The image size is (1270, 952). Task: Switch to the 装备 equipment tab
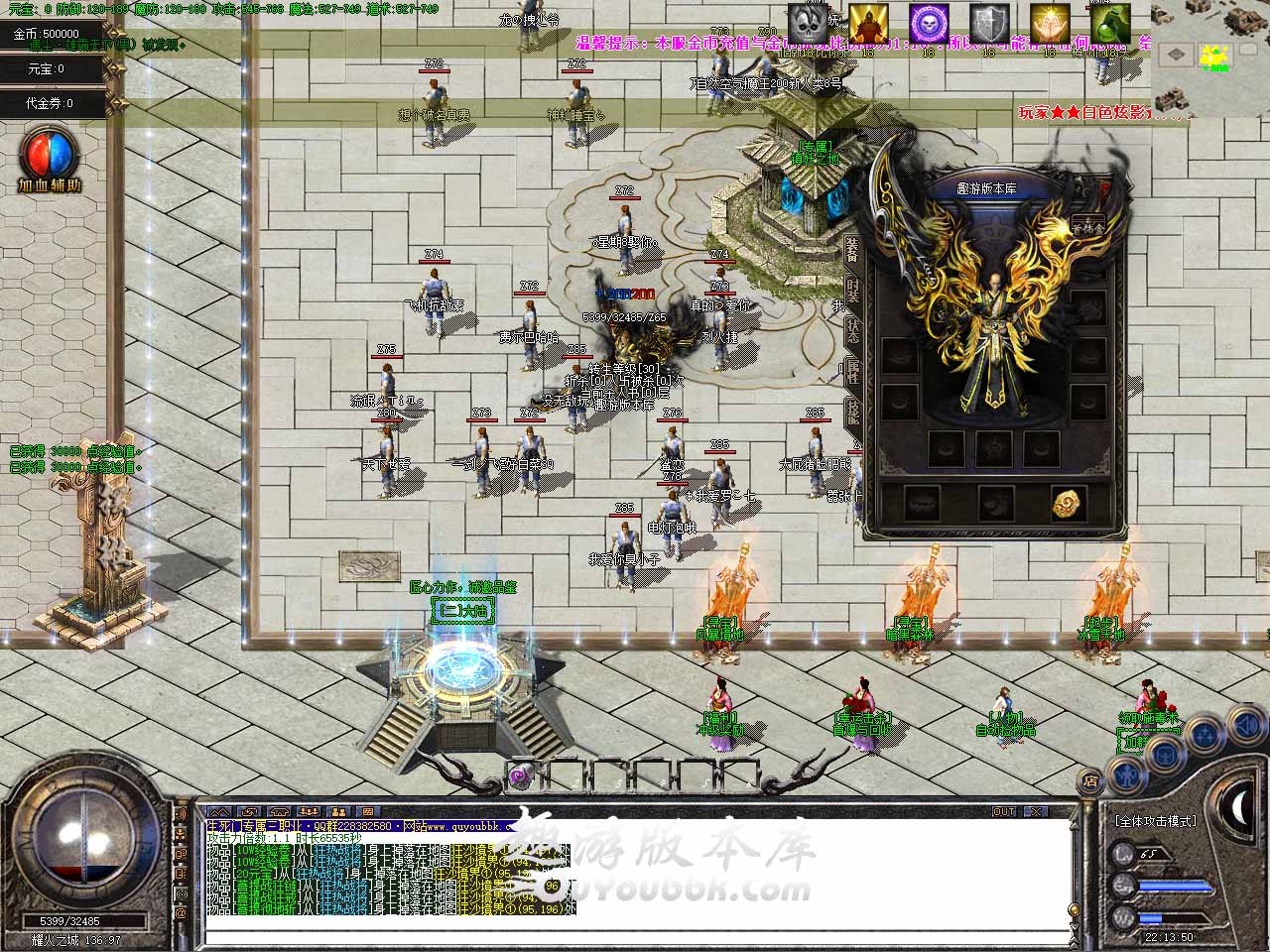(x=852, y=251)
